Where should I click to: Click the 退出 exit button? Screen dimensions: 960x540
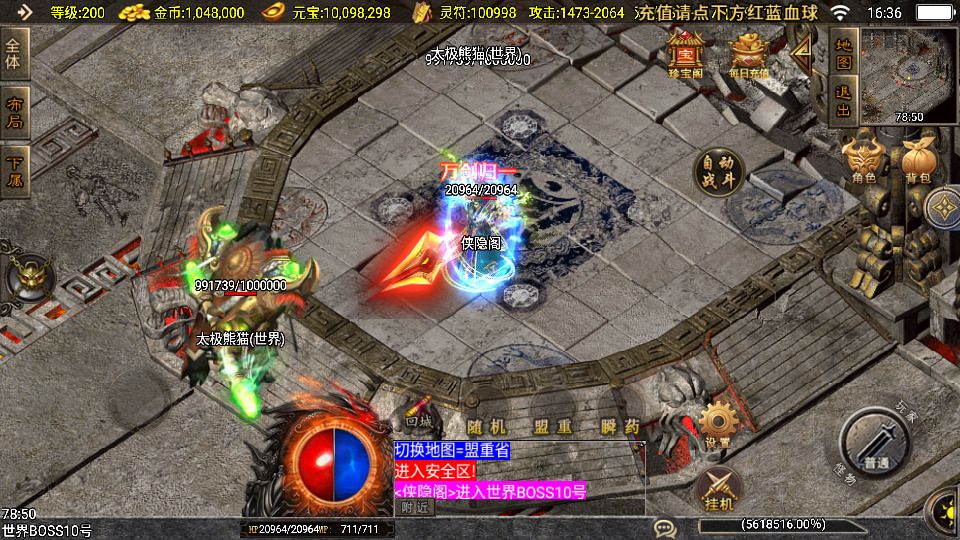843,102
